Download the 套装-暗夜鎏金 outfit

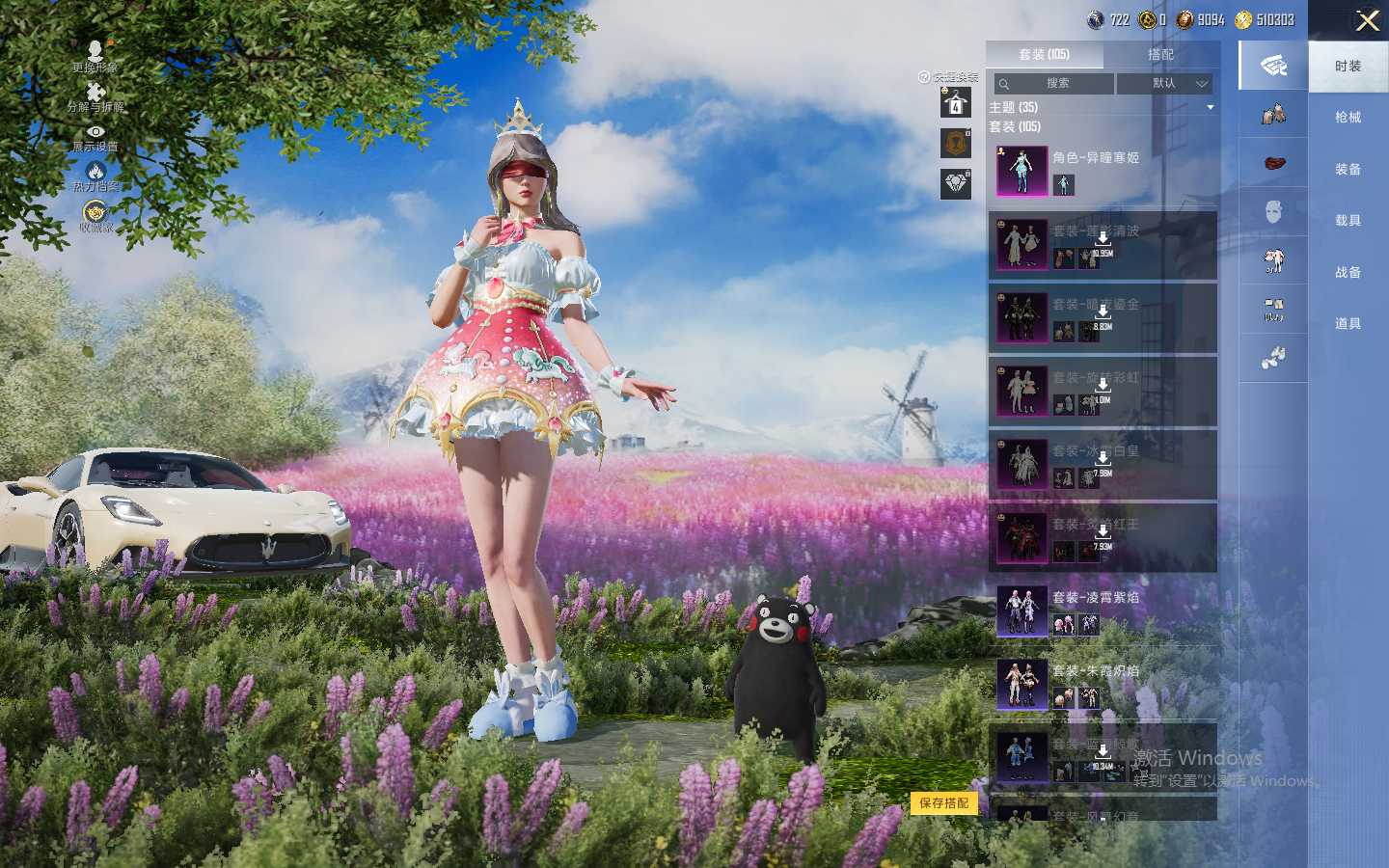tap(1103, 313)
